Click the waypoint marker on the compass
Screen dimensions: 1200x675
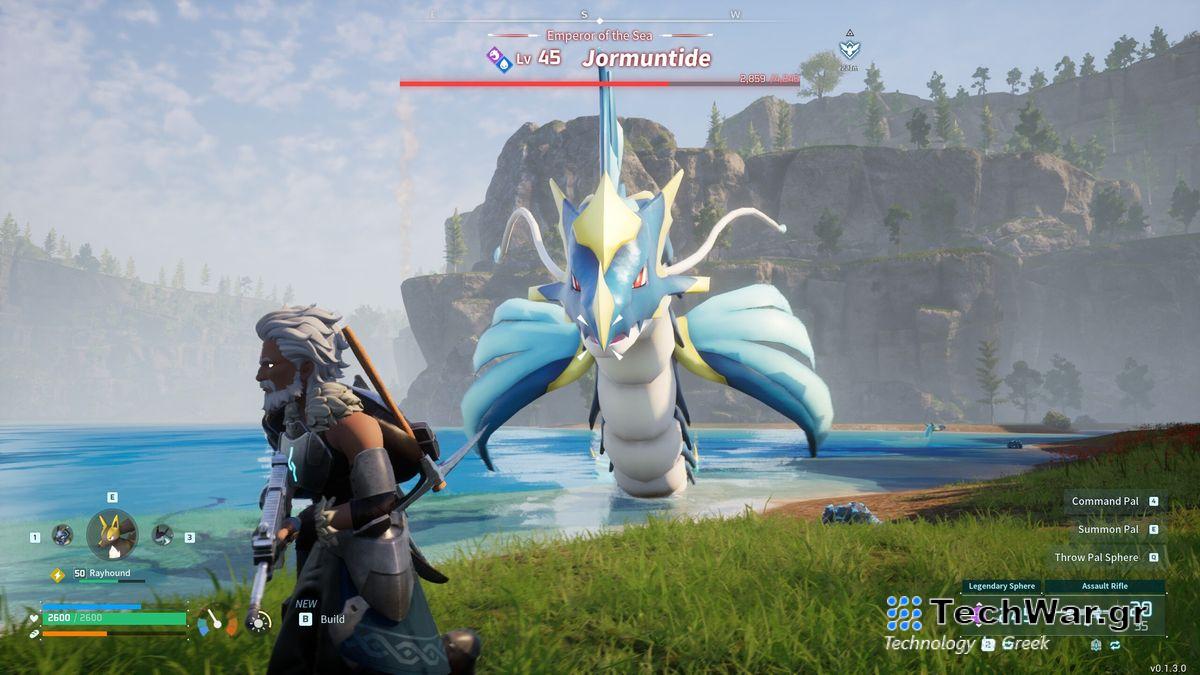pyautogui.click(x=849, y=47)
